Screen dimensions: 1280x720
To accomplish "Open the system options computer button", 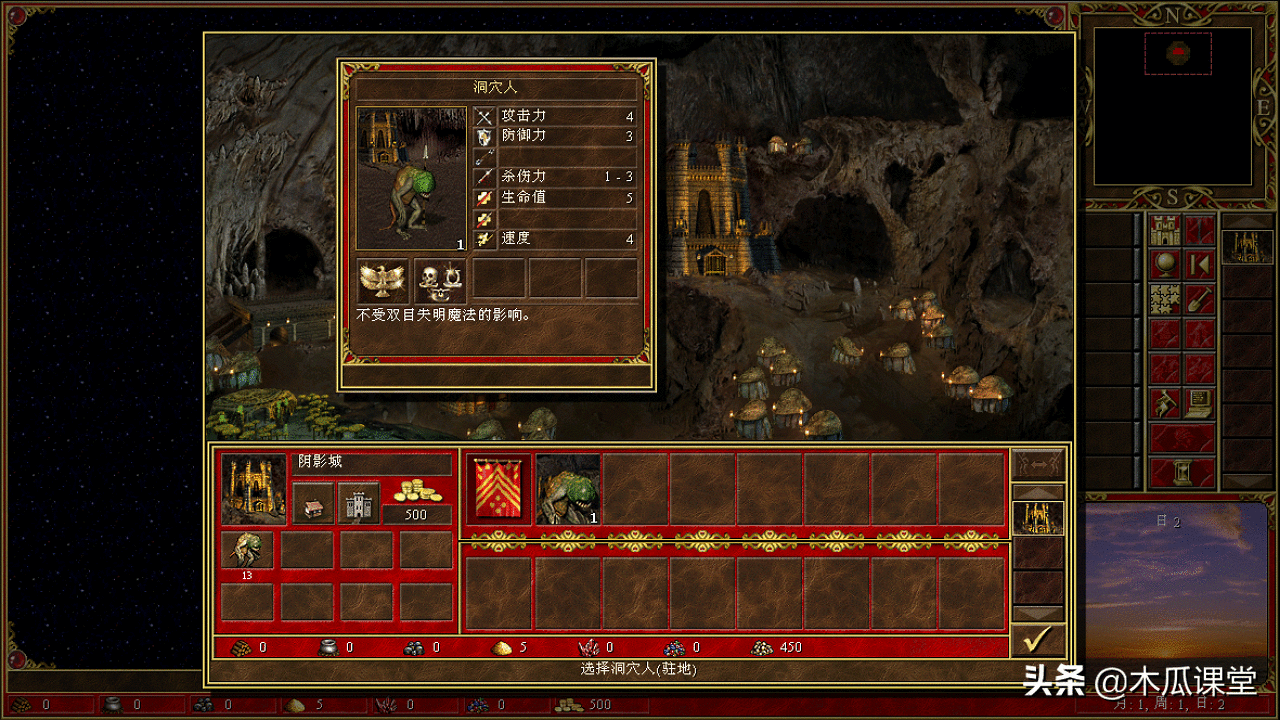I will pyautogui.click(x=1199, y=403).
